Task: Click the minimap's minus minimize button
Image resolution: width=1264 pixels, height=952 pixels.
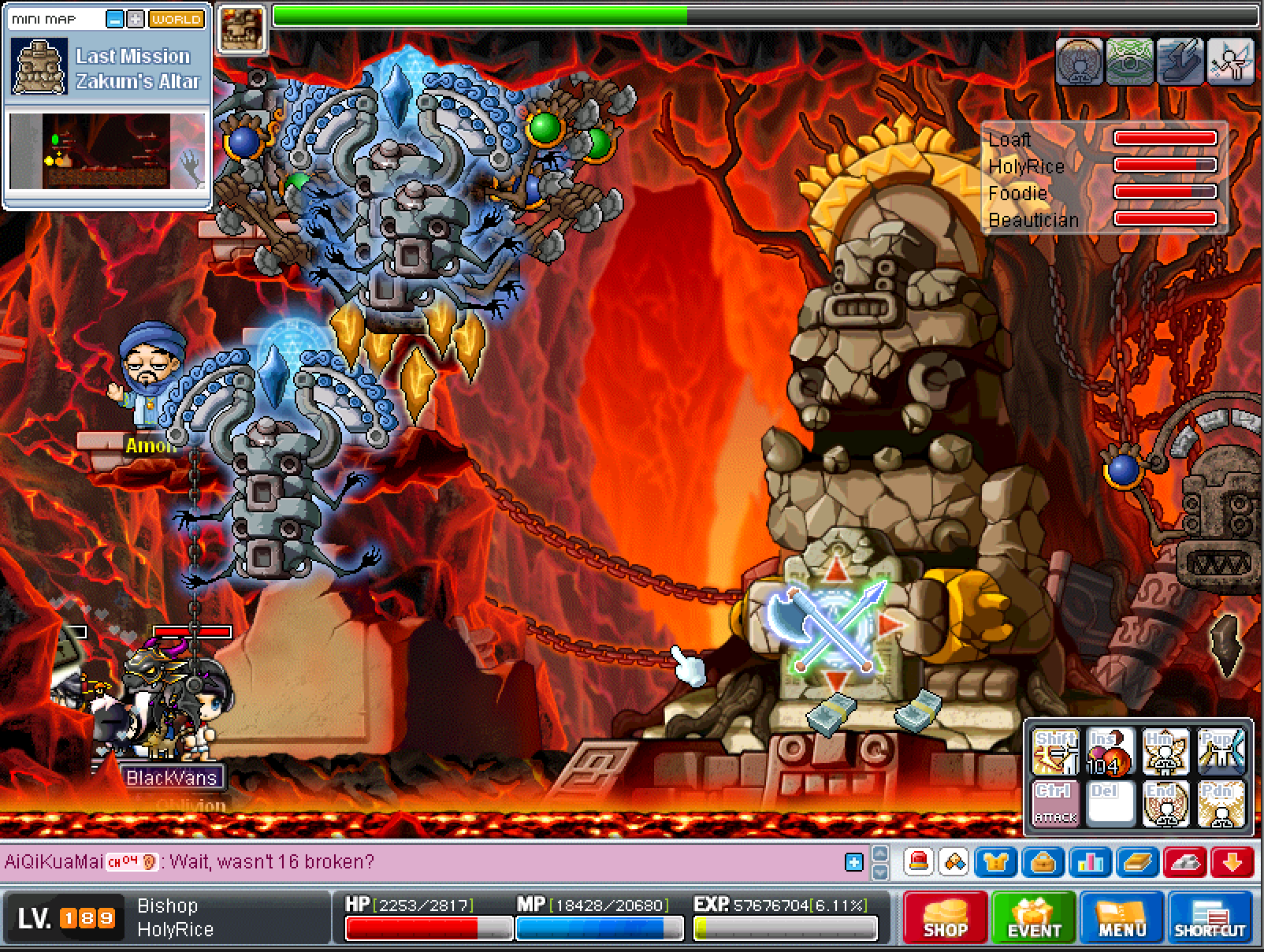Action: 115,20
